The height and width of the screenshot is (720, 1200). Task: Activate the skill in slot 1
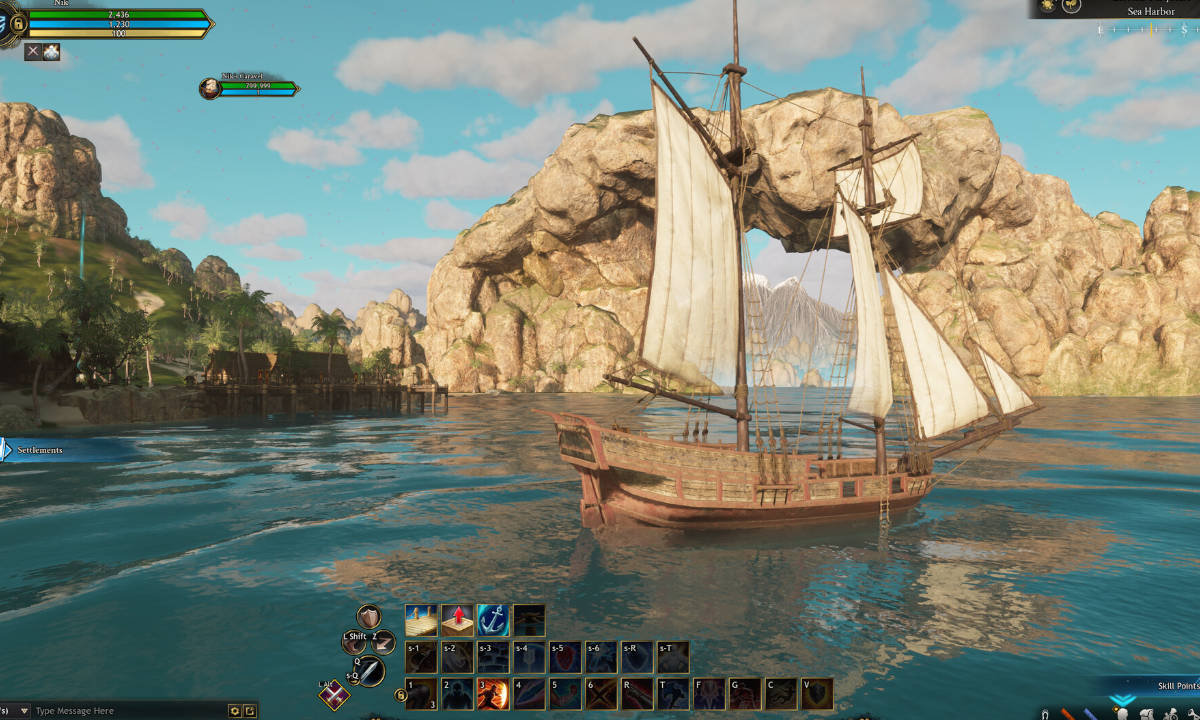[421, 694]
